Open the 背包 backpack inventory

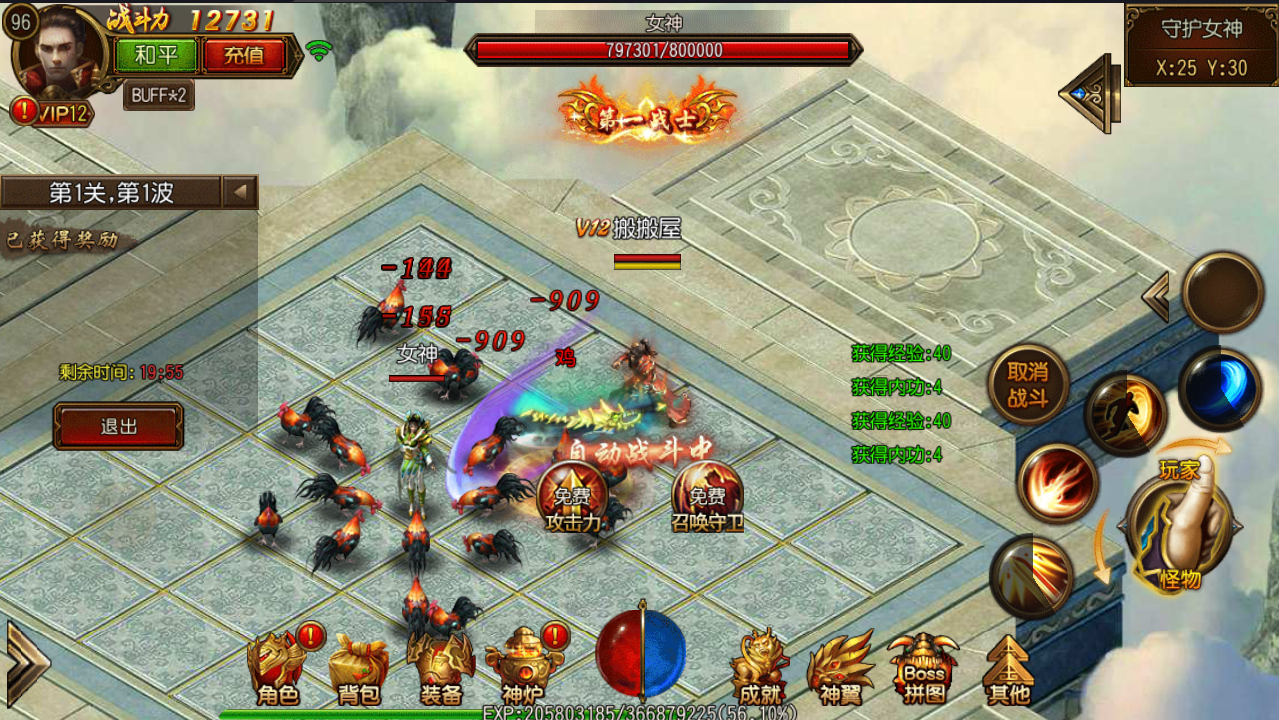click(358, 667)
